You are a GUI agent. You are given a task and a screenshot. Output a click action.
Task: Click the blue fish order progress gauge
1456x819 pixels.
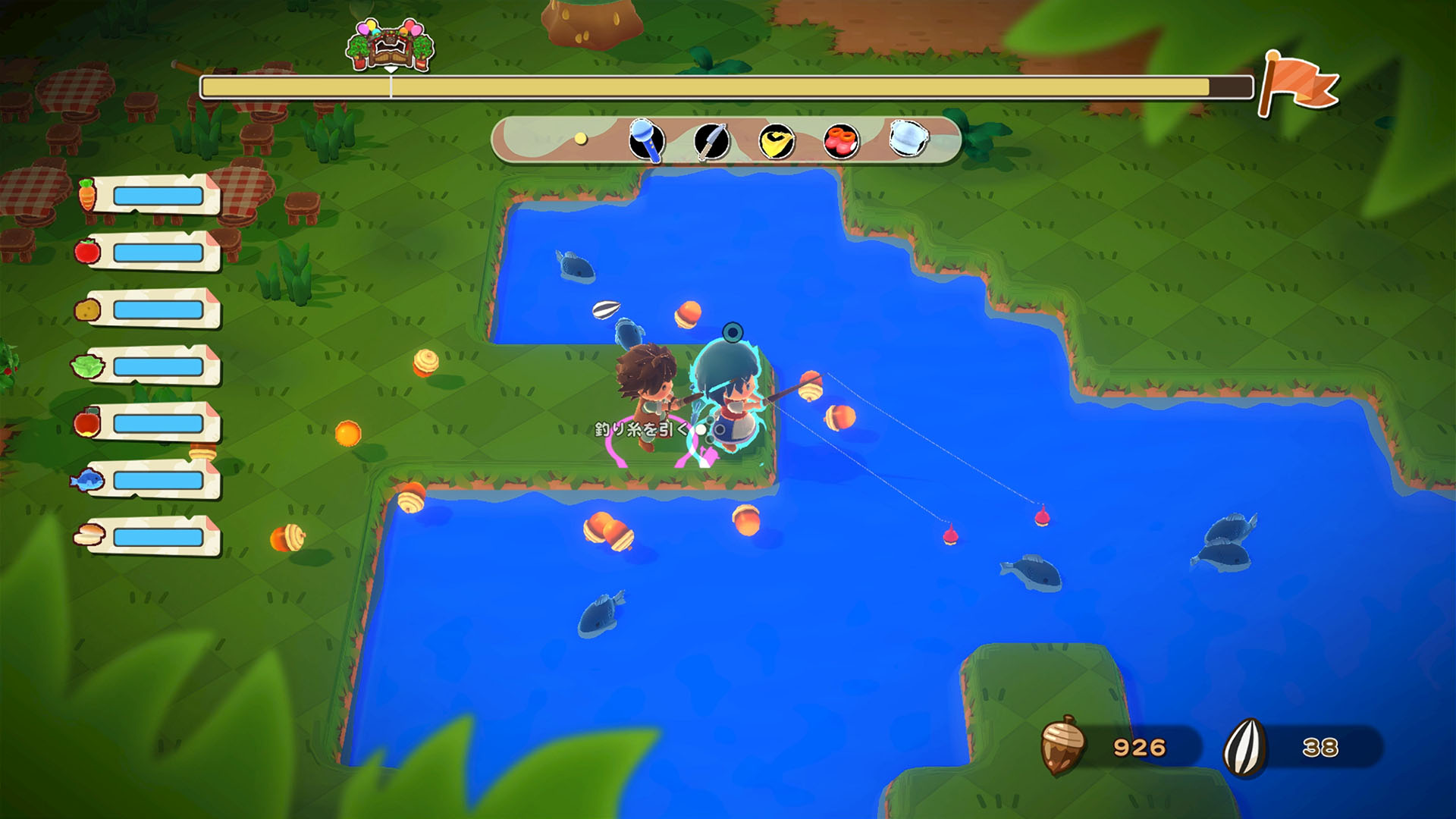(x=152, y=481)
